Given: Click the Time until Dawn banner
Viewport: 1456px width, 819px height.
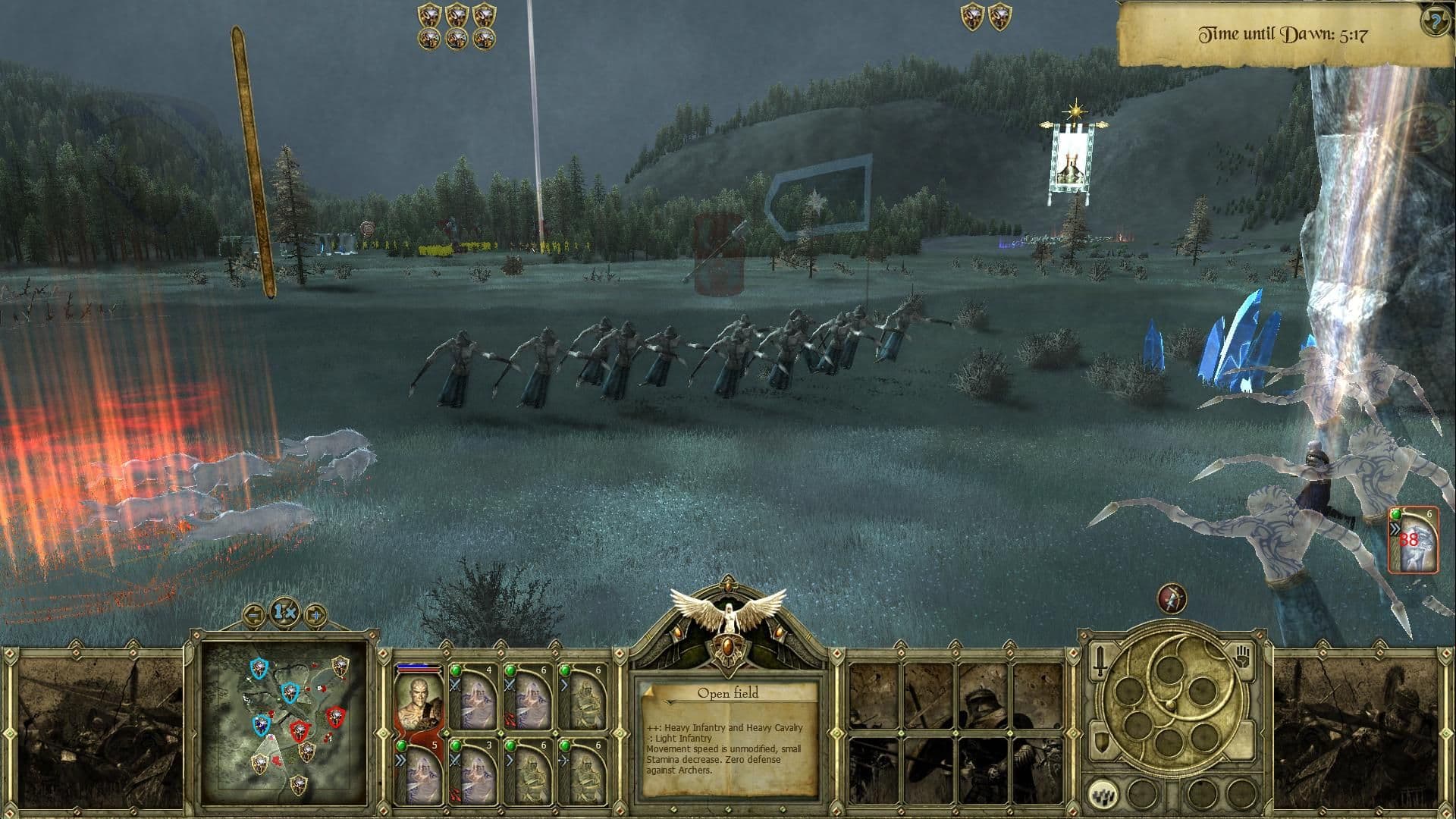Looking at the screenshot, I should click(1283, 33).
